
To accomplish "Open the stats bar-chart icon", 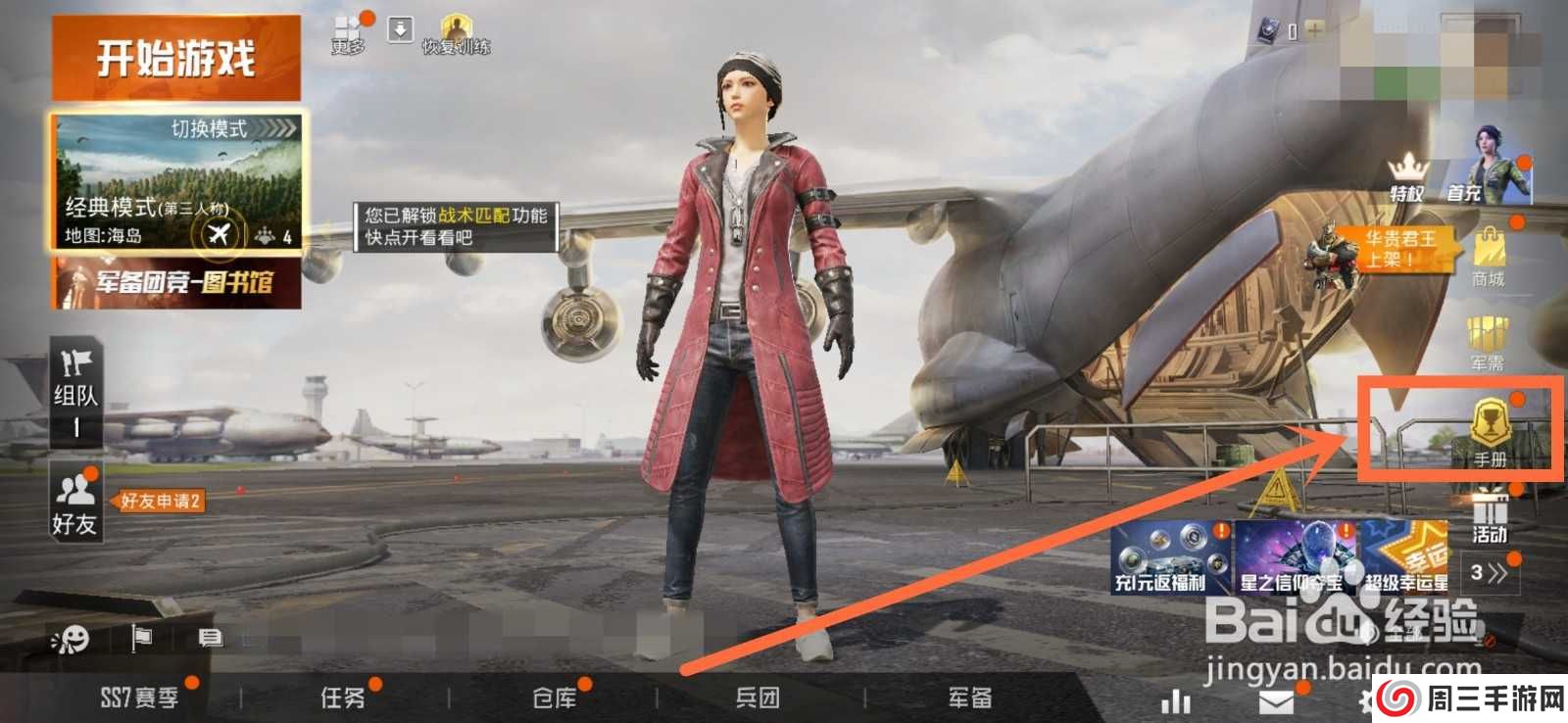I will tap(1175, 700).
